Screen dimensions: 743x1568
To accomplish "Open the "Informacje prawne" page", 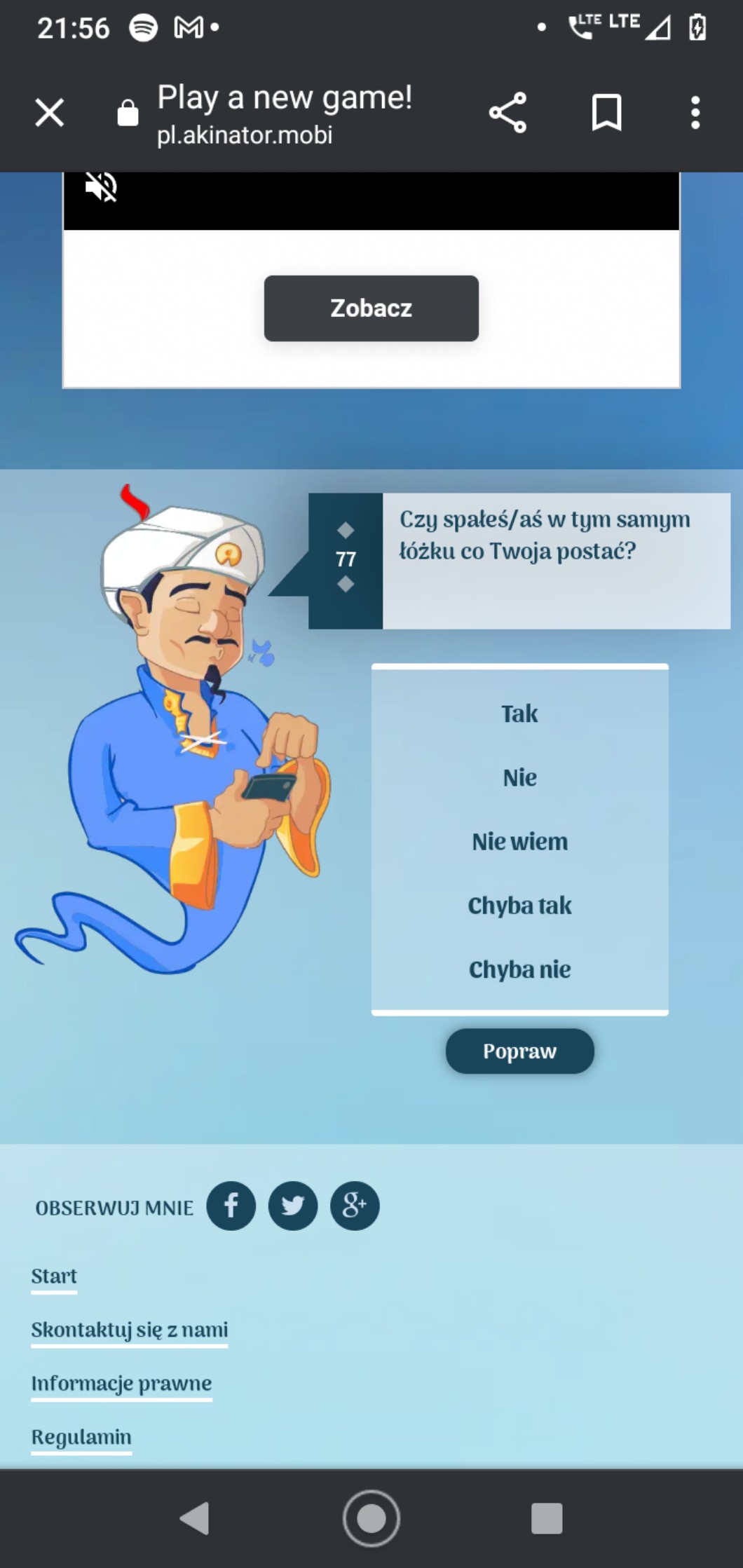I will (121, 1384).
